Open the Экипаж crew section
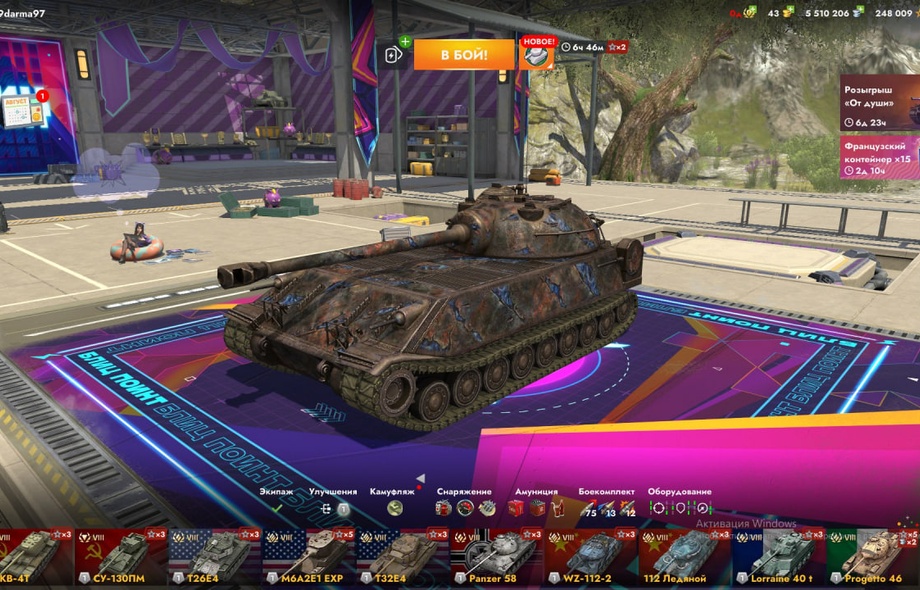920x590 pixels. pos(277,501)
